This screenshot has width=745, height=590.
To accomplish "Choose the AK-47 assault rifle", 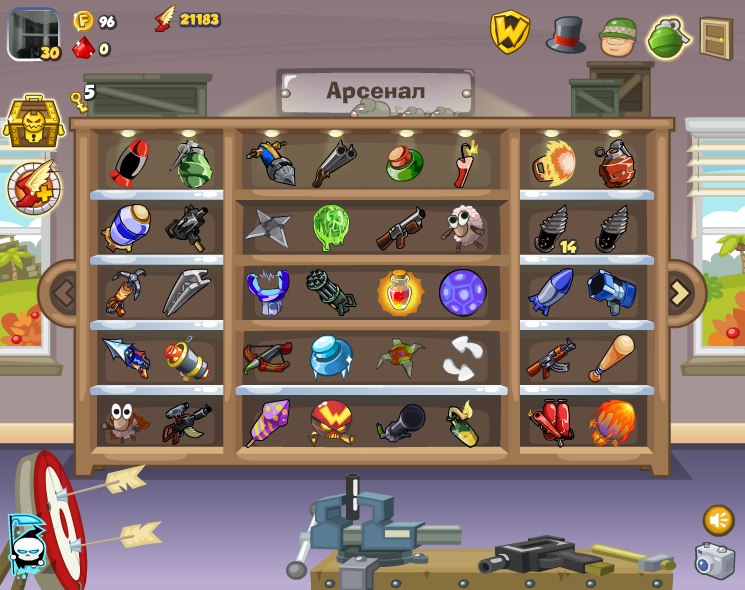I will coord(550,358).
